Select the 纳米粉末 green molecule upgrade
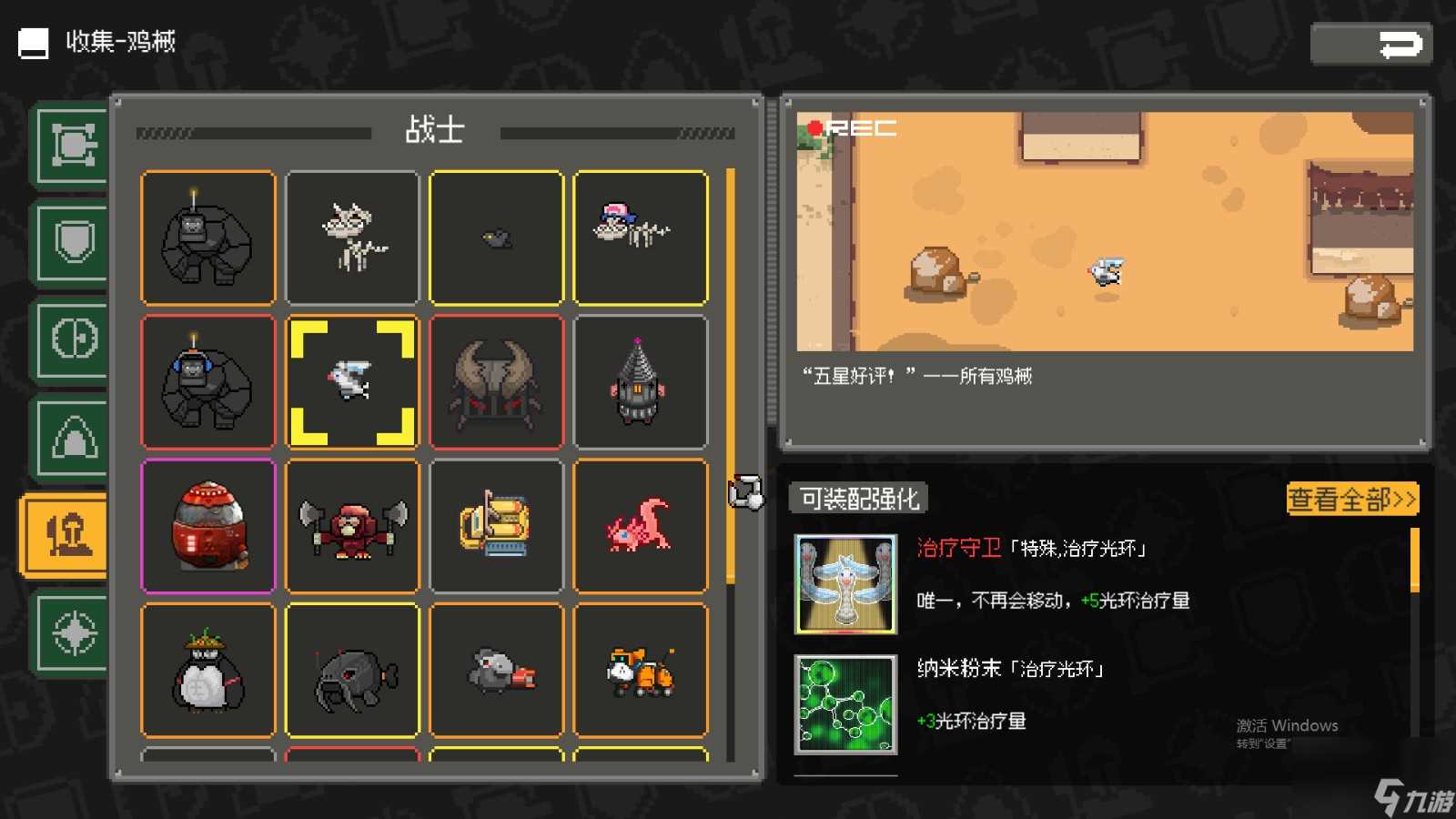 [x=845, y=701]
